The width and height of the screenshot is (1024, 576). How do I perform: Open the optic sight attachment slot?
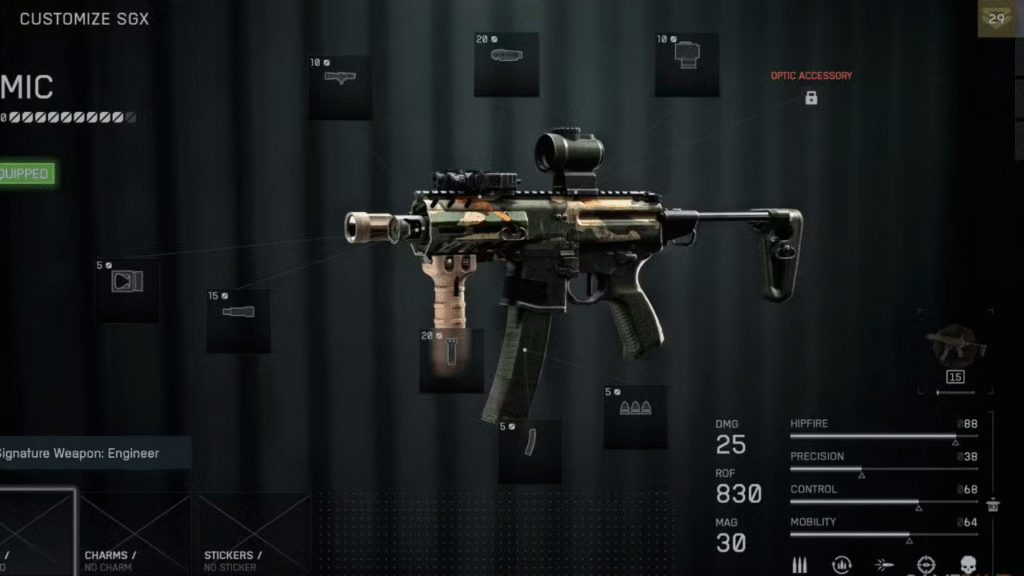point(506,64)
